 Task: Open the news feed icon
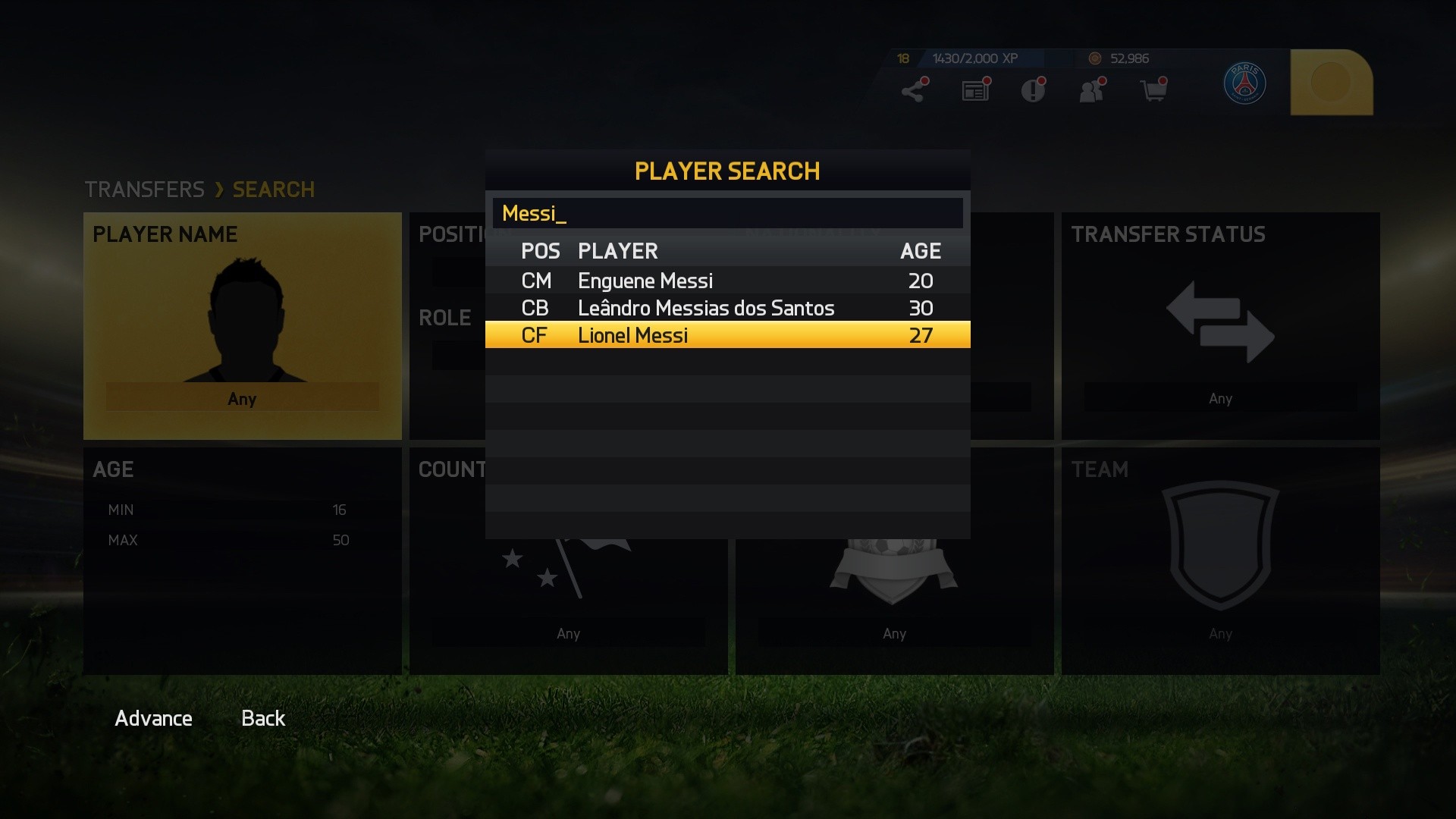pyautogui.click(x=974, y=89)
